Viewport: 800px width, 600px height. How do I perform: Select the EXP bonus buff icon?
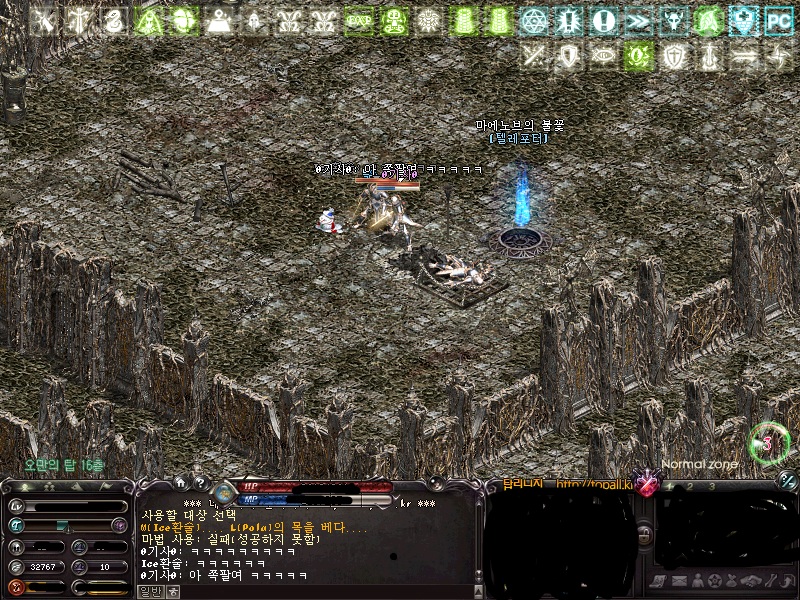pos(359,20)
